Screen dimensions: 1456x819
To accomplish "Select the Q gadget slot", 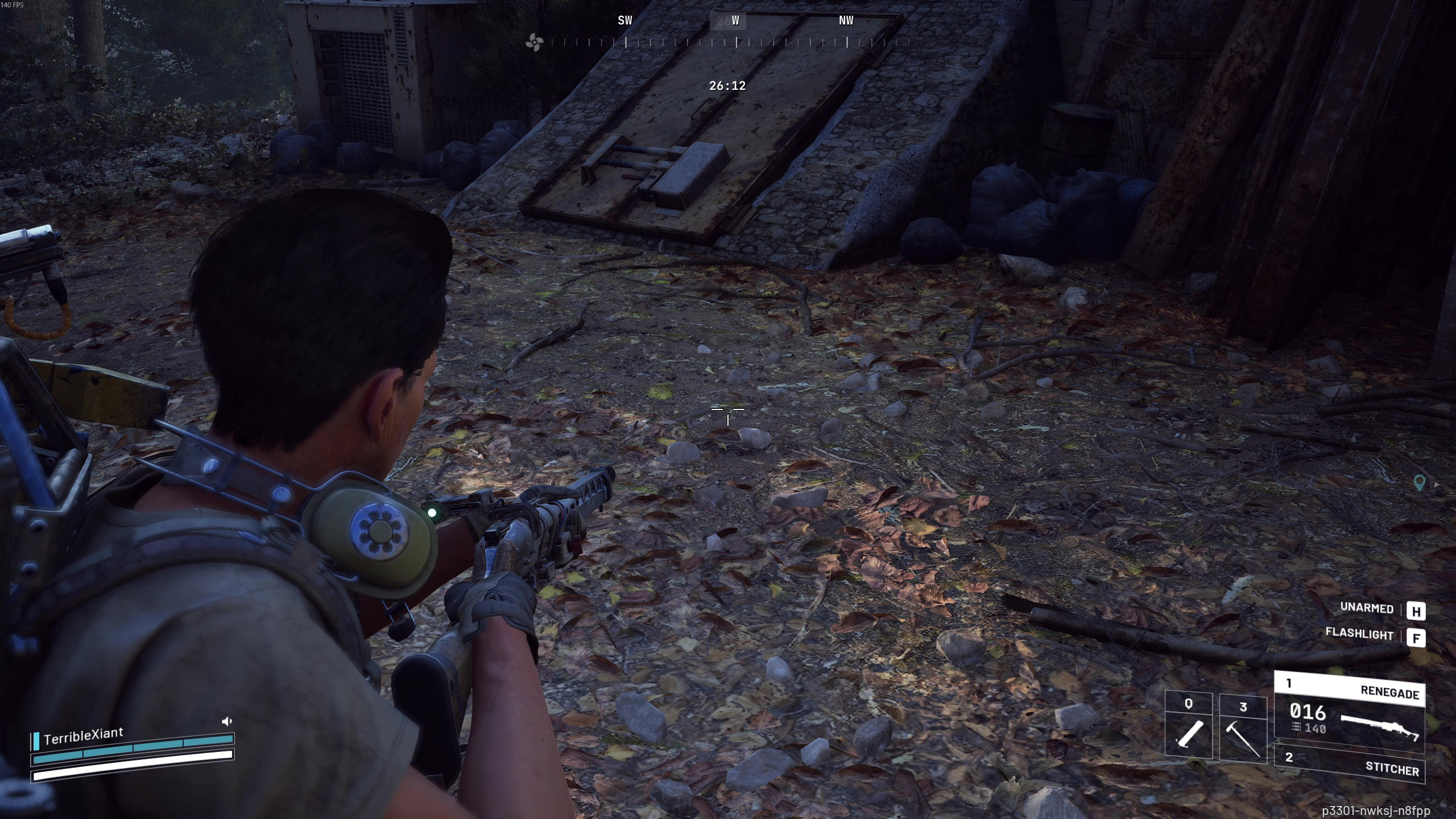I will coord(1189,726).
